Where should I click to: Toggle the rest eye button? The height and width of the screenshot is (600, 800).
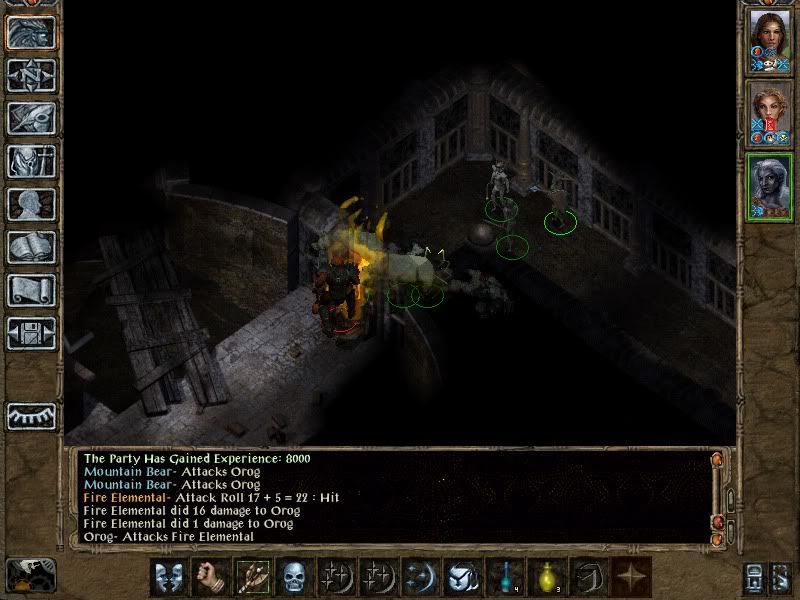31,416
